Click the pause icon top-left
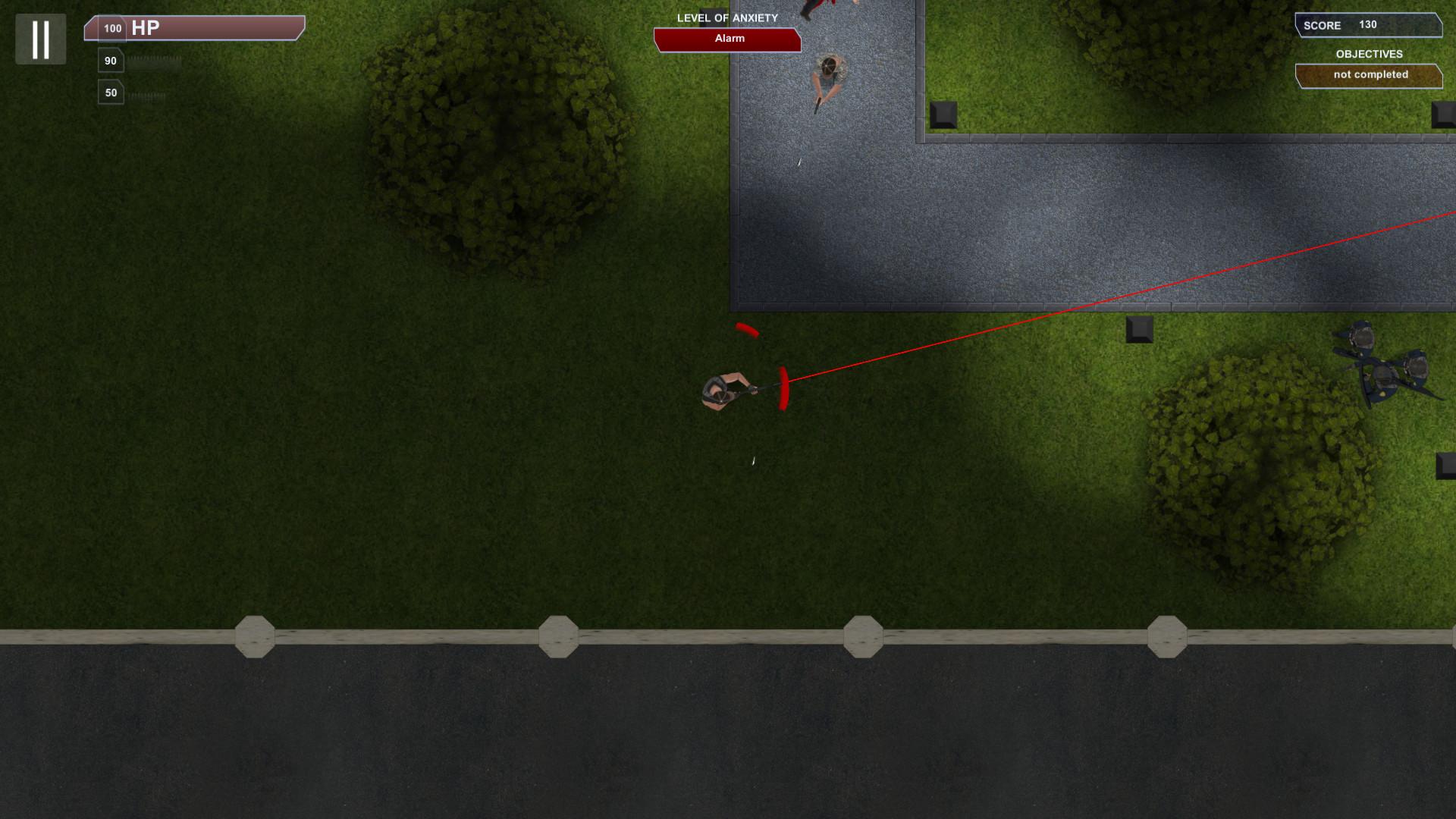Screen dimensions: 1456x819 [41, 39]
